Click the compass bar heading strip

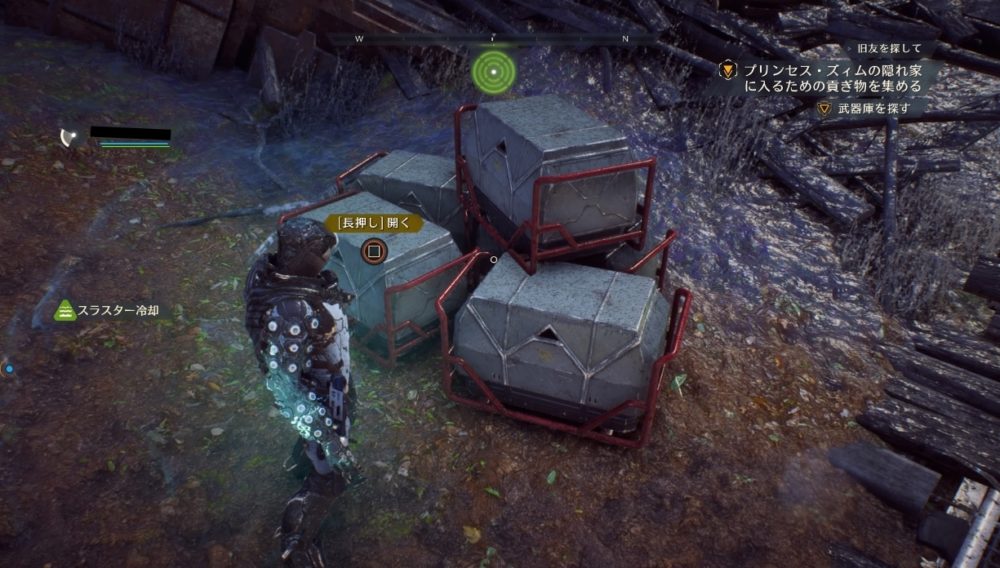[x=492, y=40]
